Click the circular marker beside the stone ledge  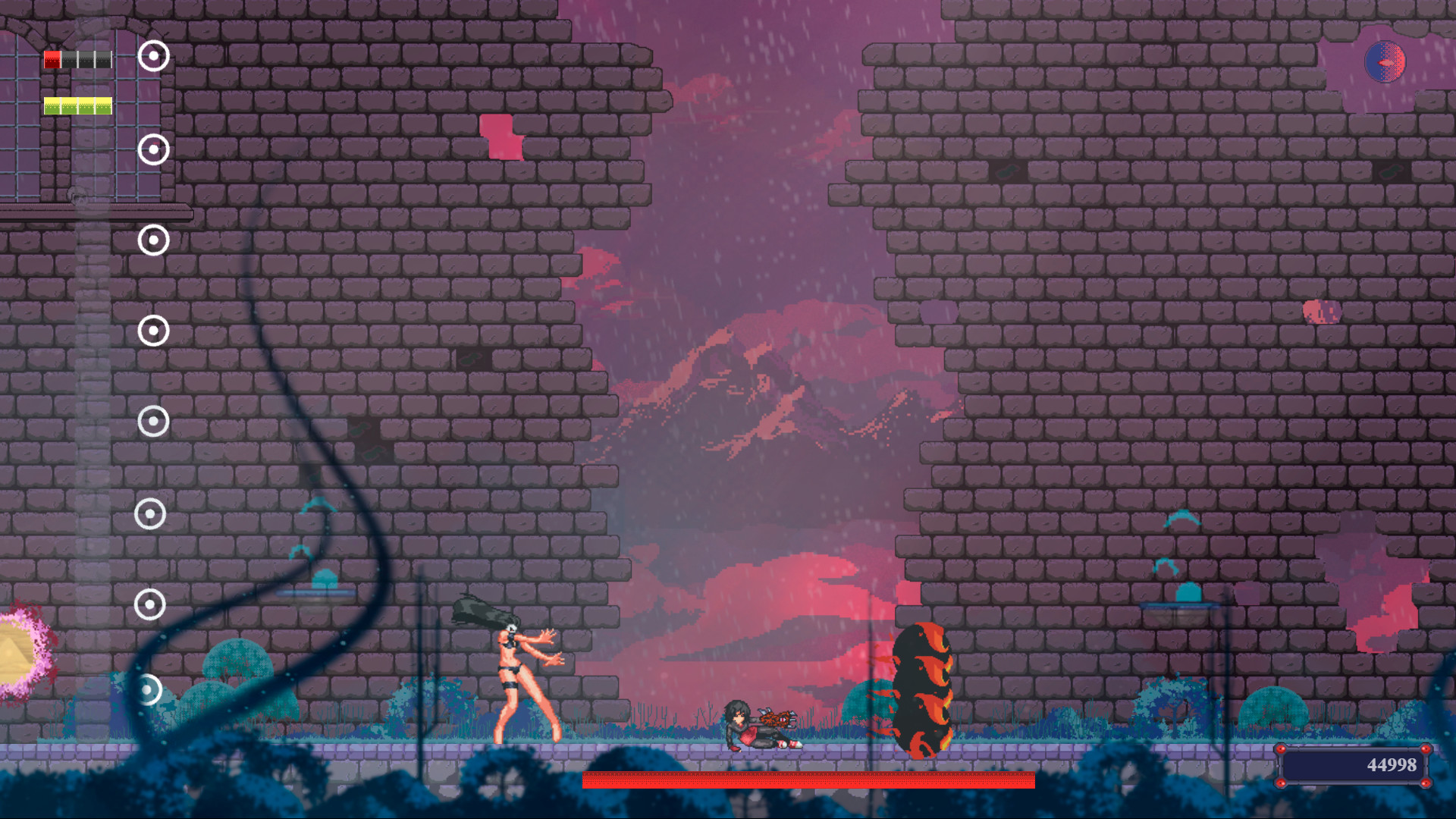154,241
